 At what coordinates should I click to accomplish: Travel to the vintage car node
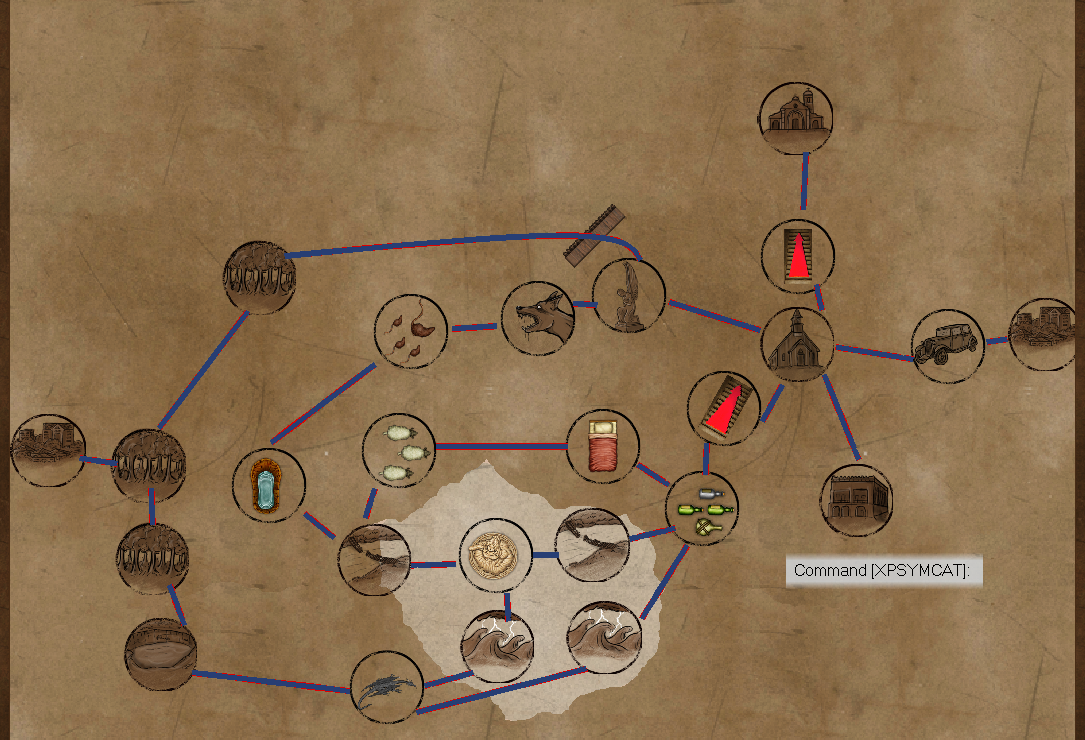(x=947, y=345)
